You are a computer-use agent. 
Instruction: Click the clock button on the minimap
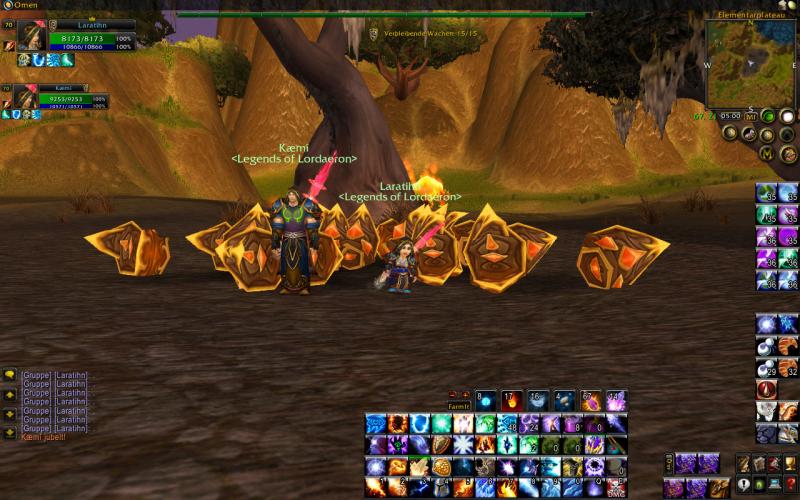point(730,115)
